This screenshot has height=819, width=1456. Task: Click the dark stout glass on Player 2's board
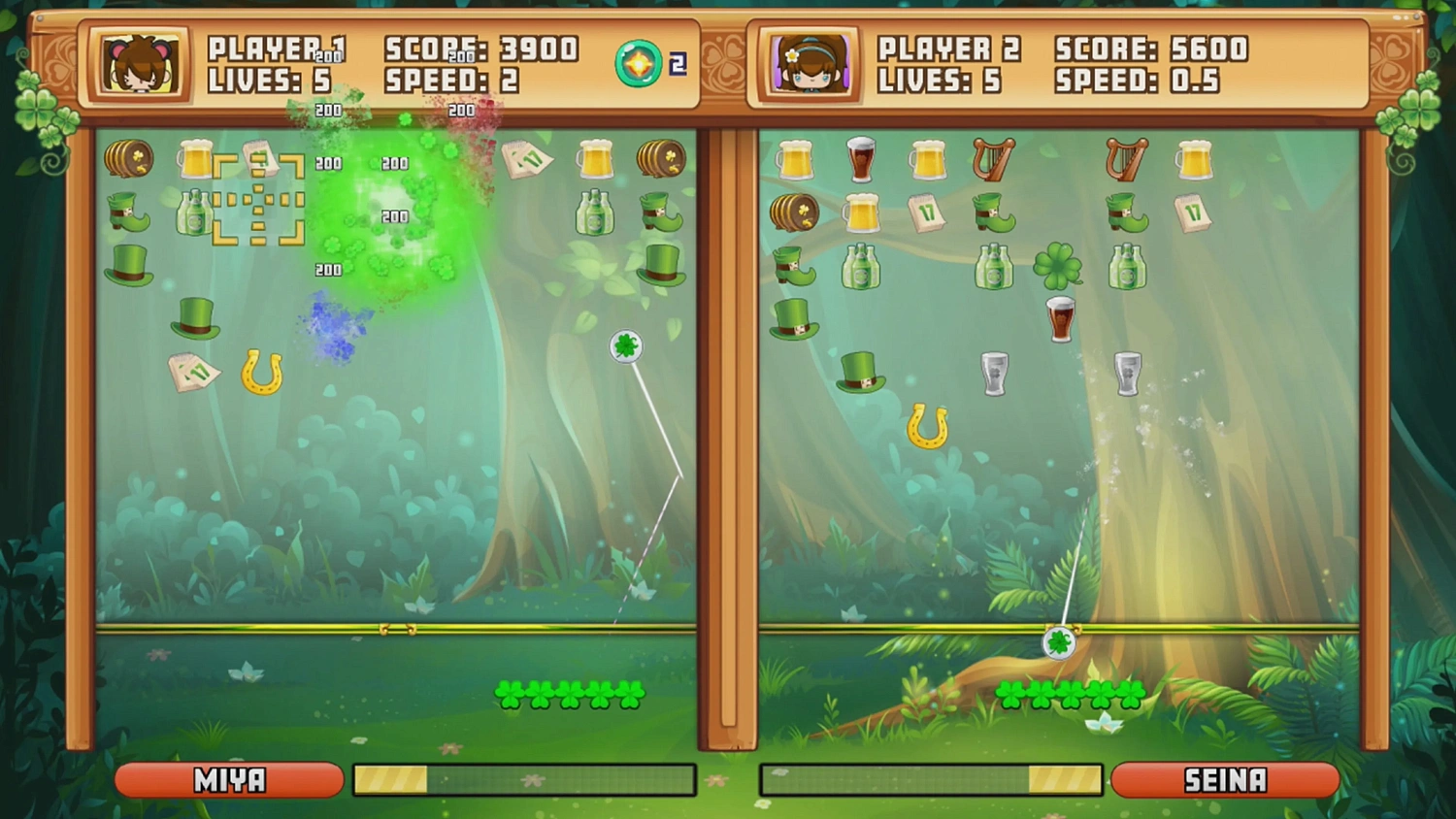pos(1059,320)
